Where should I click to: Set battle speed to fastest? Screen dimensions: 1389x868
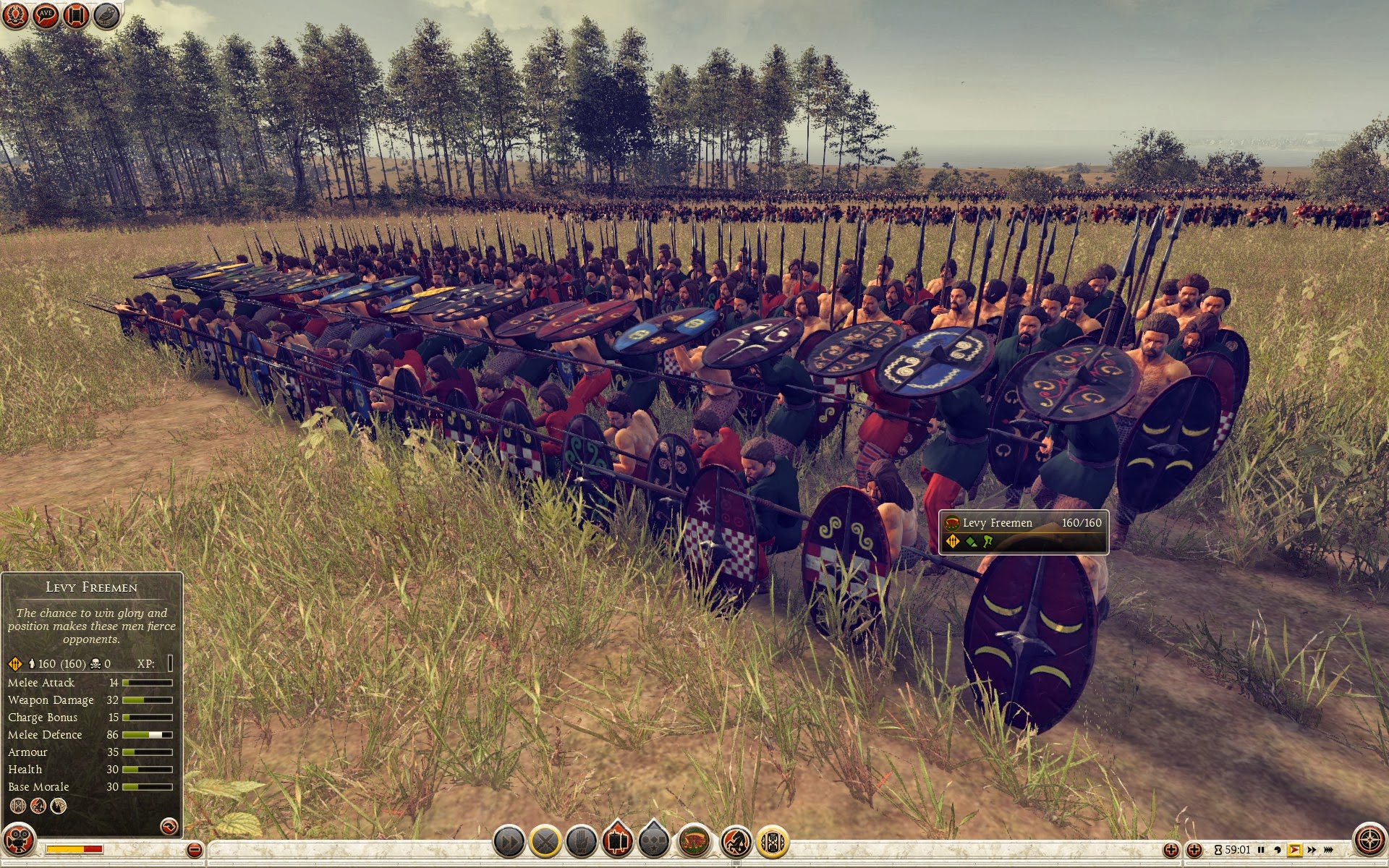click(x=1328, y=850)
